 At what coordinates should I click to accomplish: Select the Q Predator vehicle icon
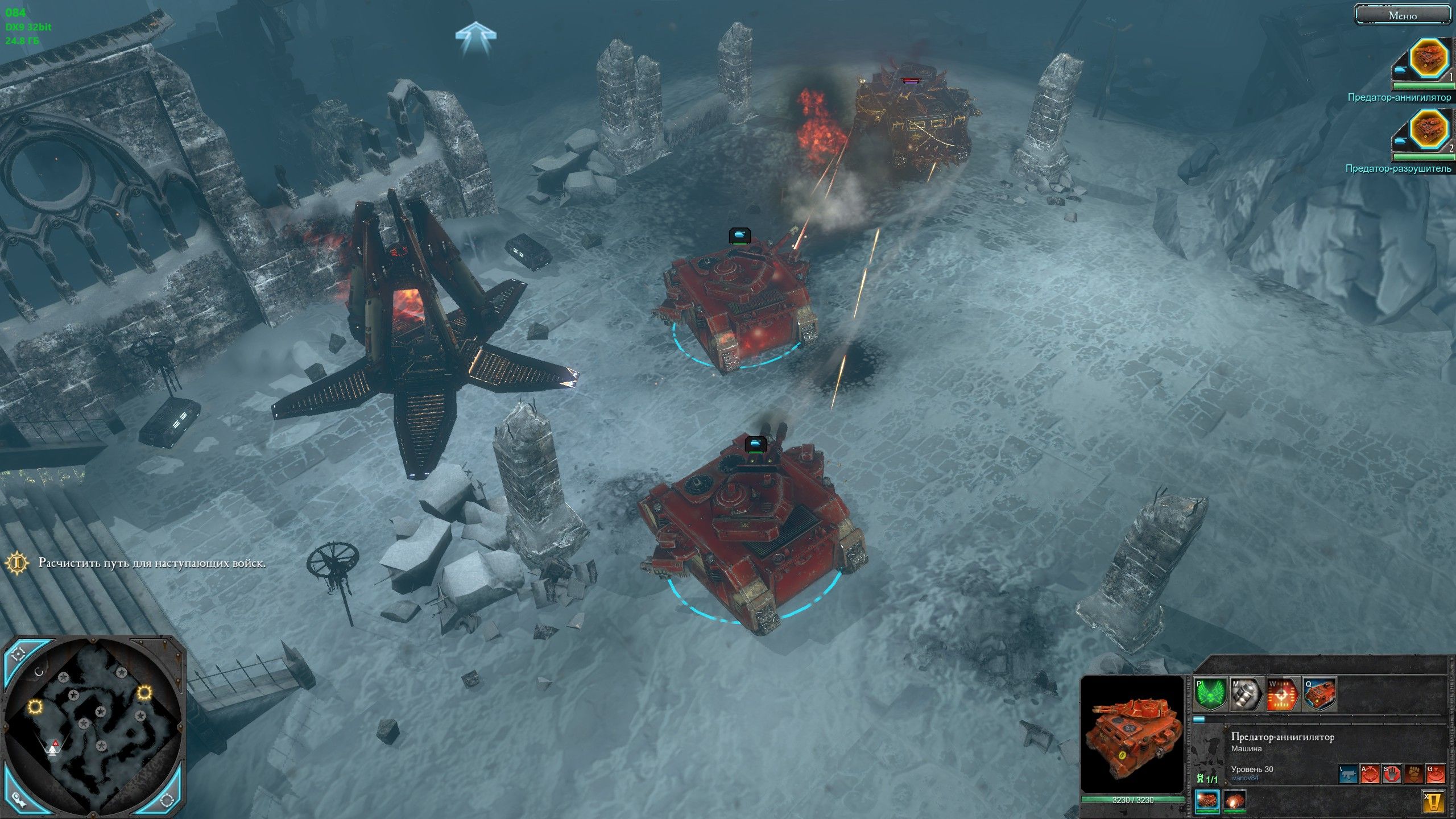pyautogui.click(x=1318, y=696)
